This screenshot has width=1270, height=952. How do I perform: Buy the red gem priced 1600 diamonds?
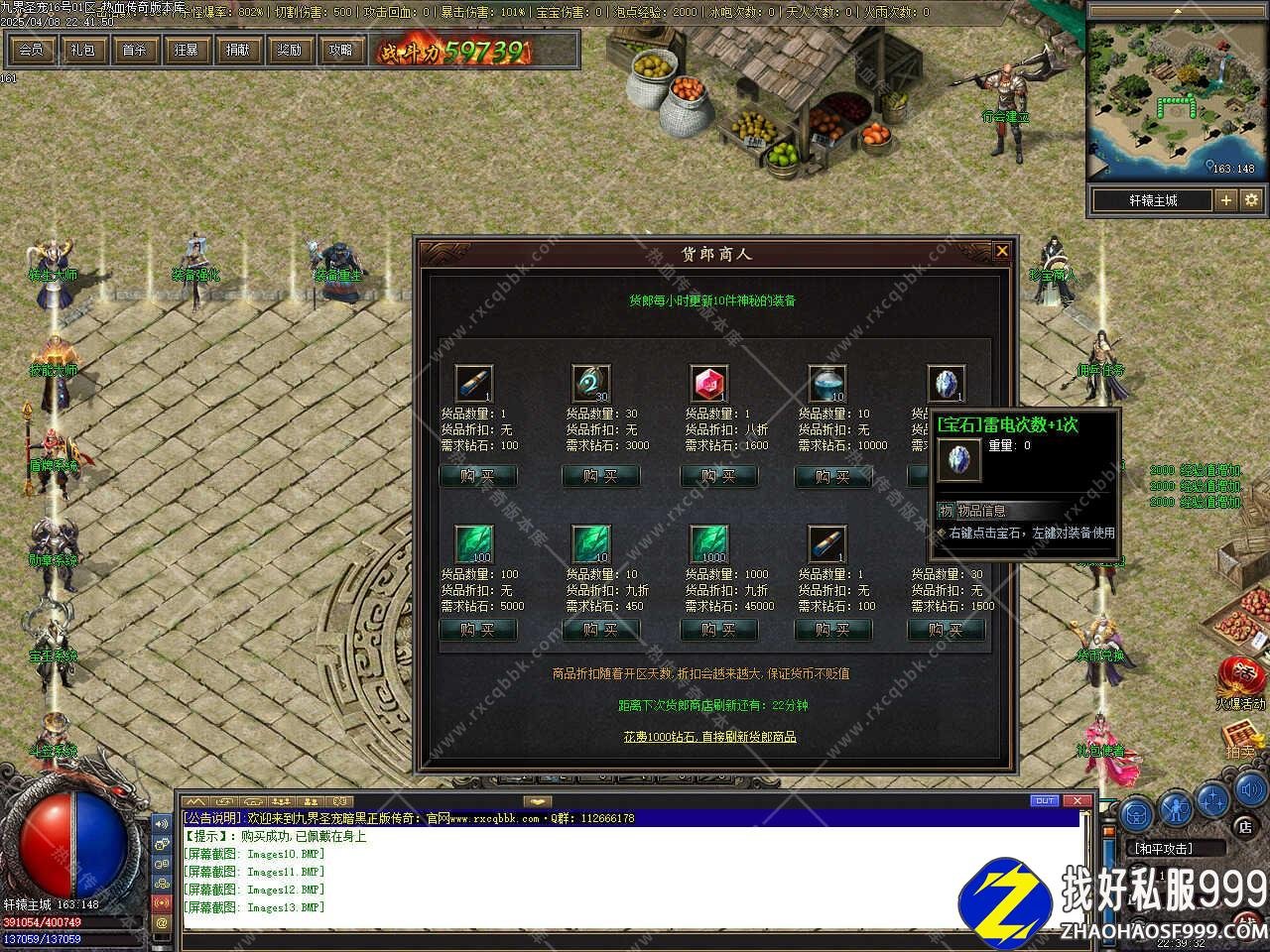(716, 476)
